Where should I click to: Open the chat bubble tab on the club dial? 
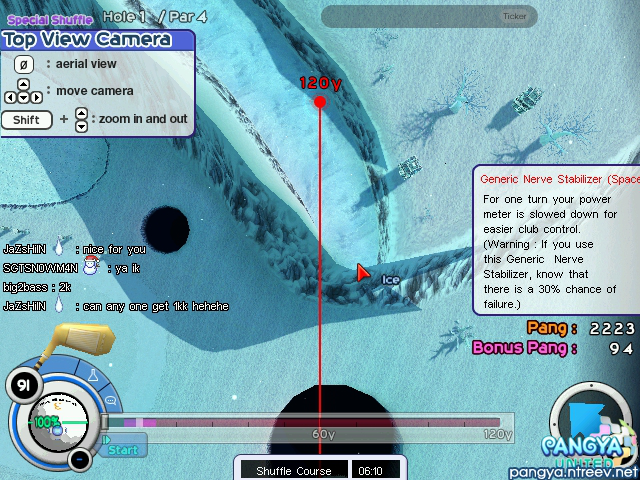point(110,401)
